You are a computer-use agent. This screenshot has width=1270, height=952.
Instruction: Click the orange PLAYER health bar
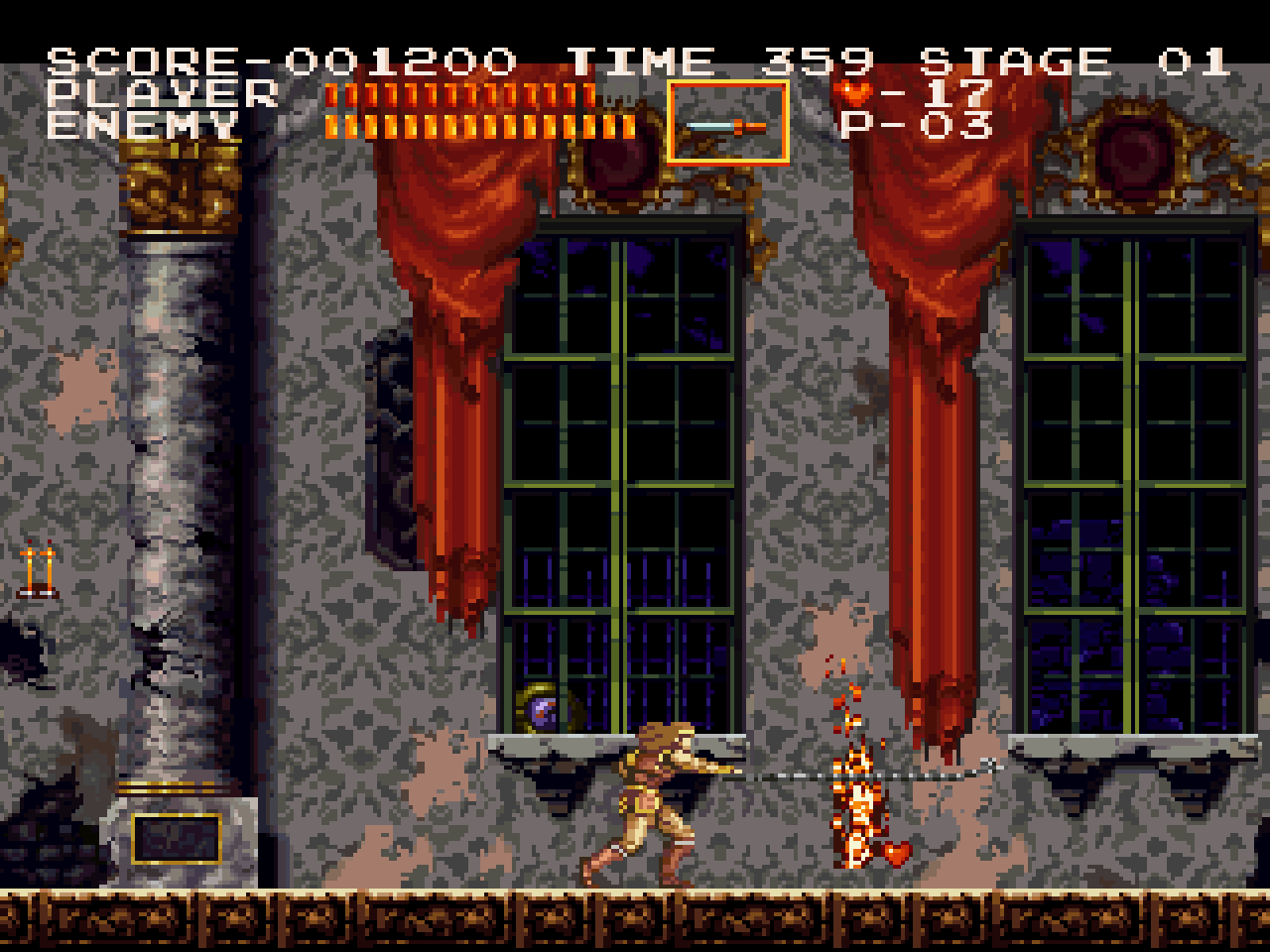tap(456, 93)
